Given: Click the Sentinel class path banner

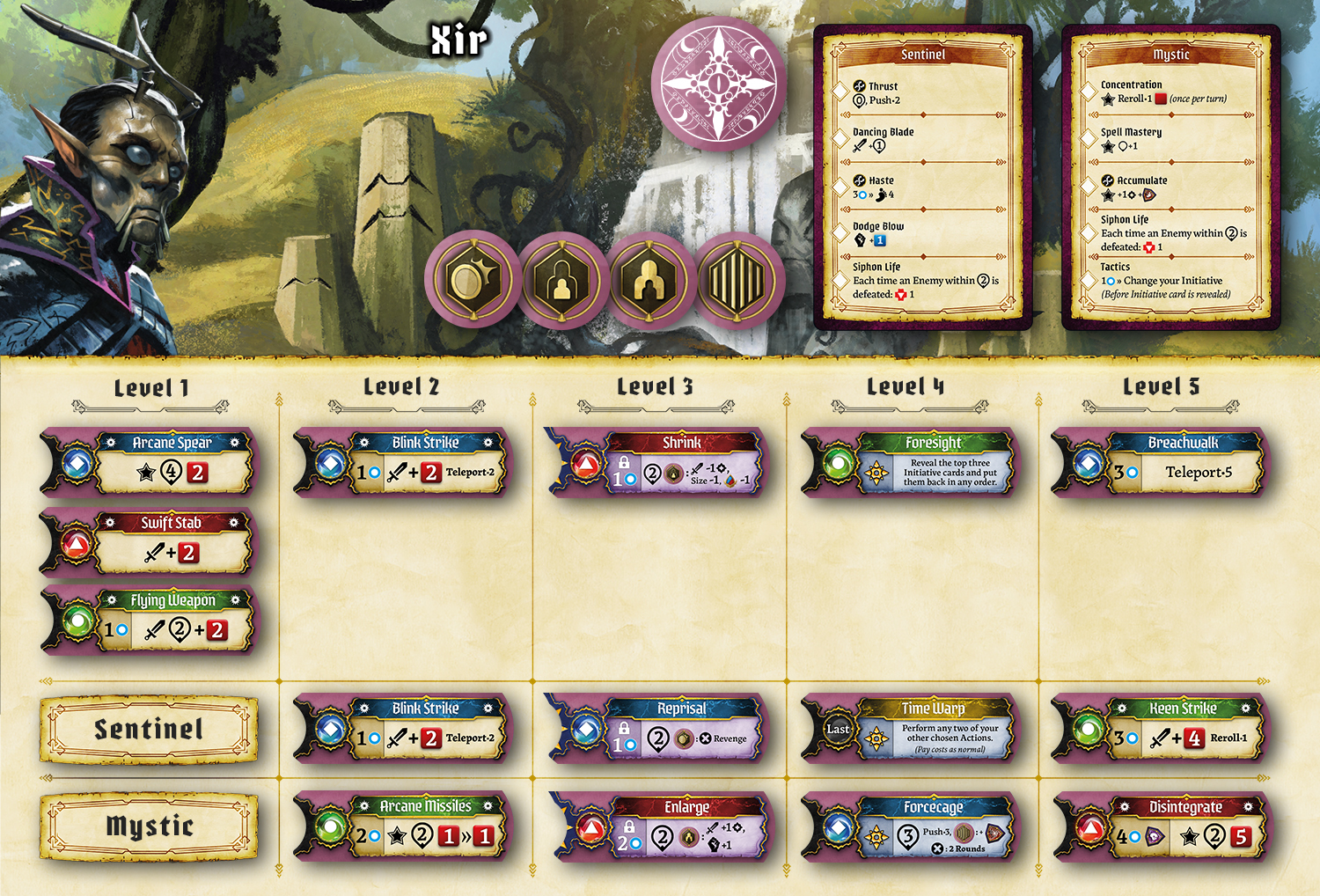Looking at the screenshot, I should tap(149, 730).
